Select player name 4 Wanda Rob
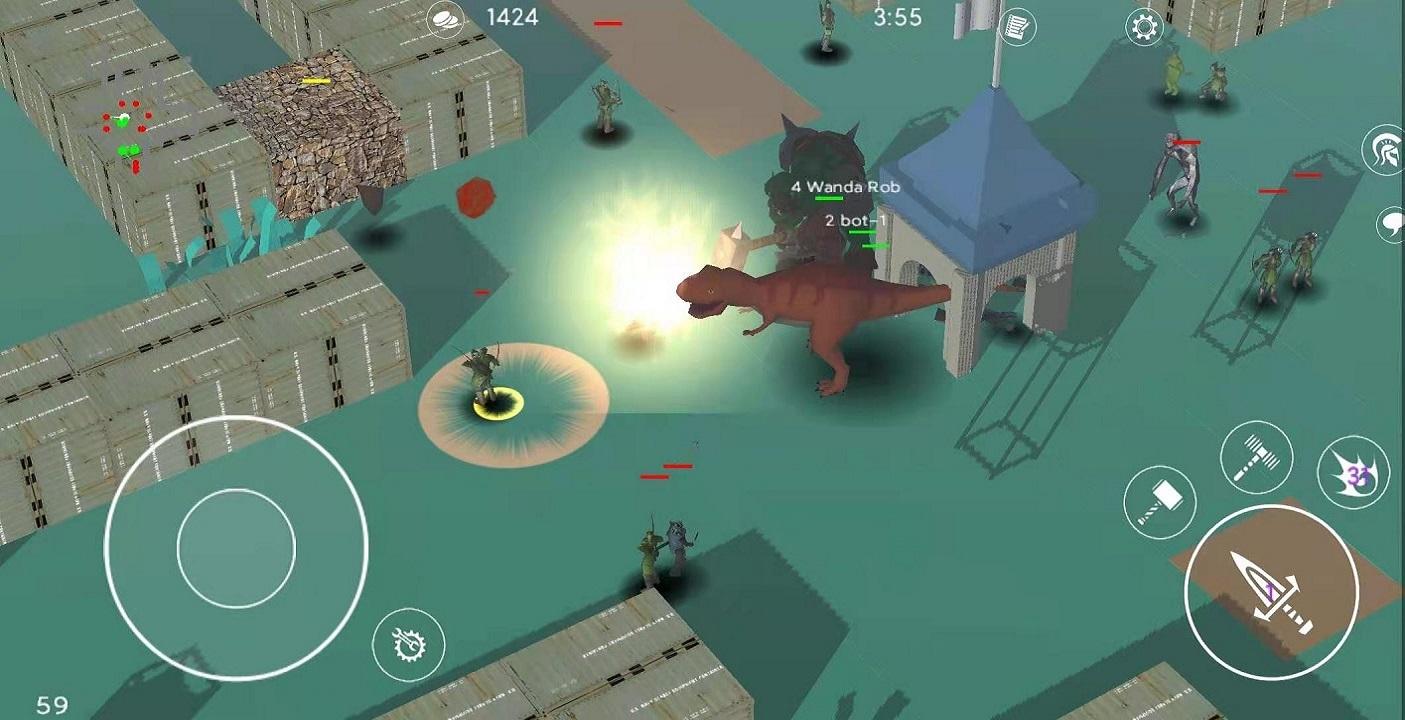The width and height of the screenshot is (1405, 720). (845, 187)
